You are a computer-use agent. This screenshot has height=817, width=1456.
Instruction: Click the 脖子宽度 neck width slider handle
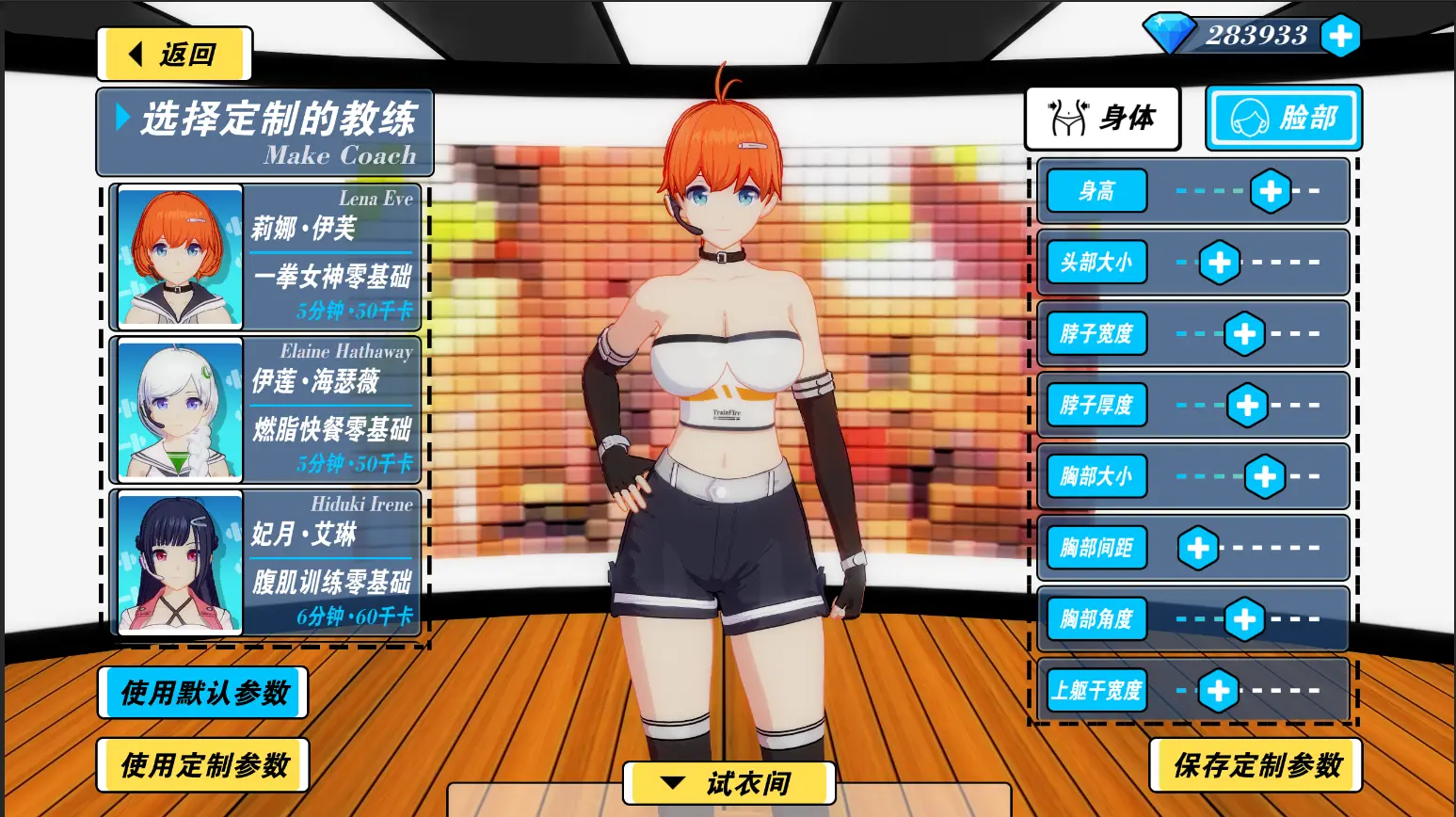pyautogui.click(x=1244, y=334)
